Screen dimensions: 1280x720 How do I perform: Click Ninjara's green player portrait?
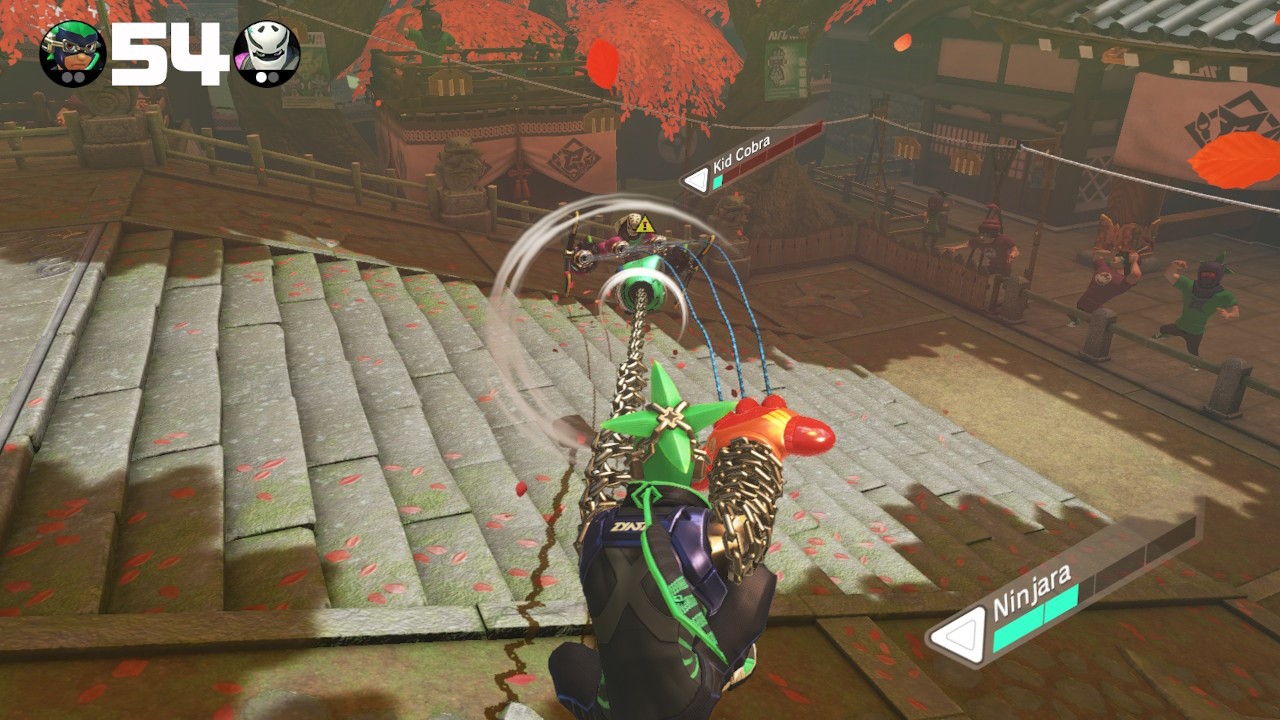[73, 53]
